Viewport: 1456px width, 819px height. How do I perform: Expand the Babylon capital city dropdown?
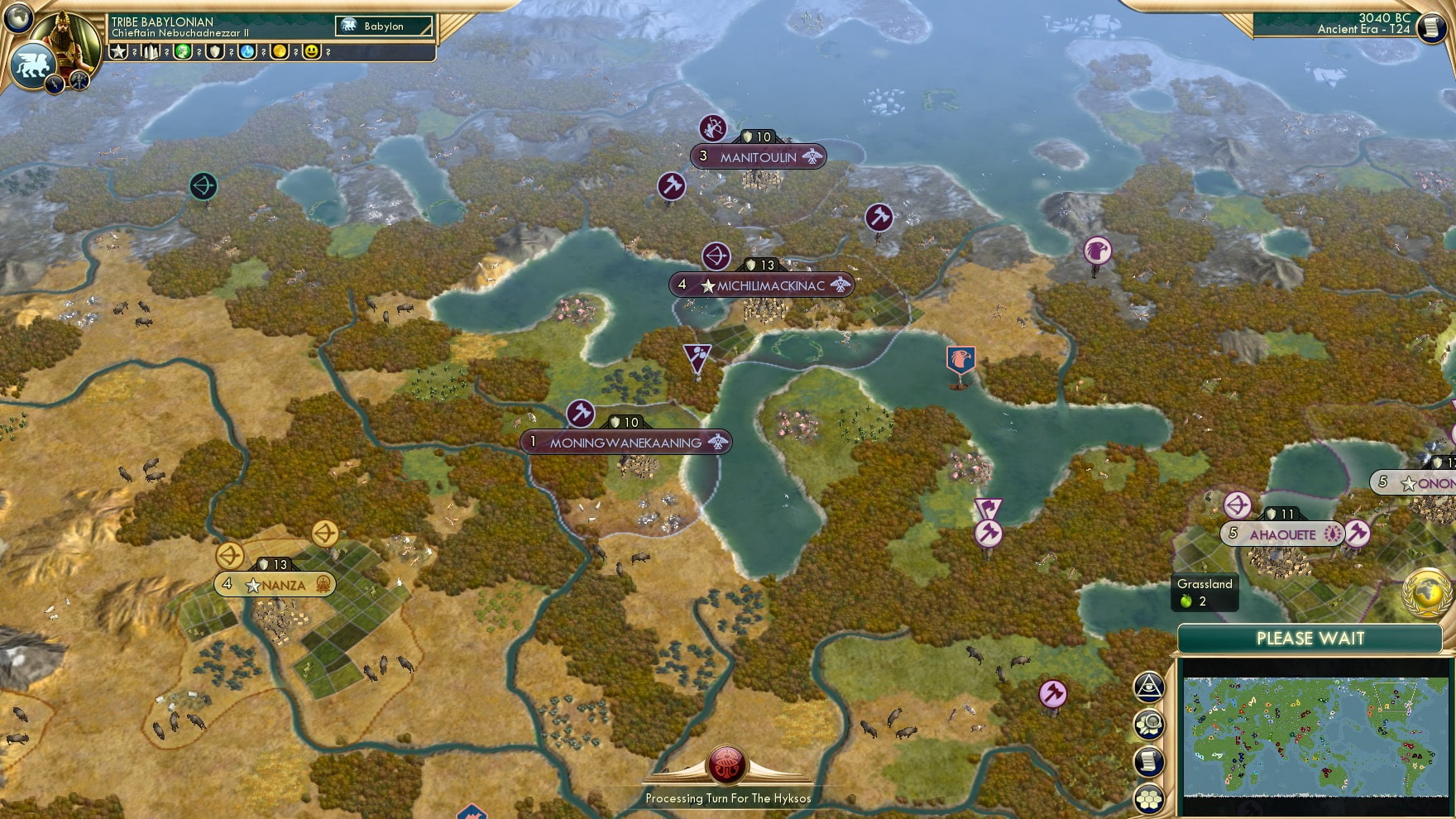(x=382, y=26)
